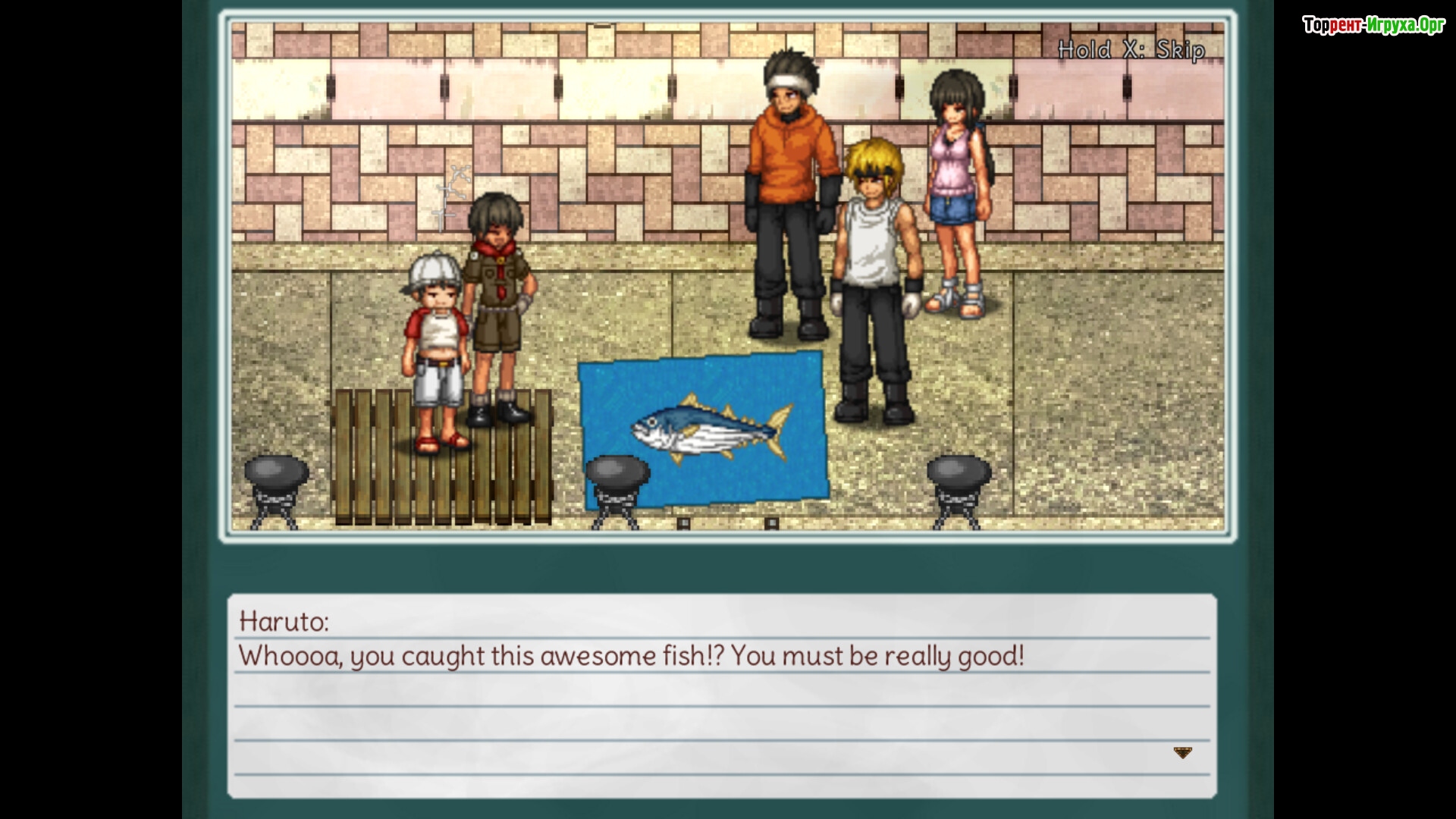Click the dialogue continue arrow

(1182, 752)
